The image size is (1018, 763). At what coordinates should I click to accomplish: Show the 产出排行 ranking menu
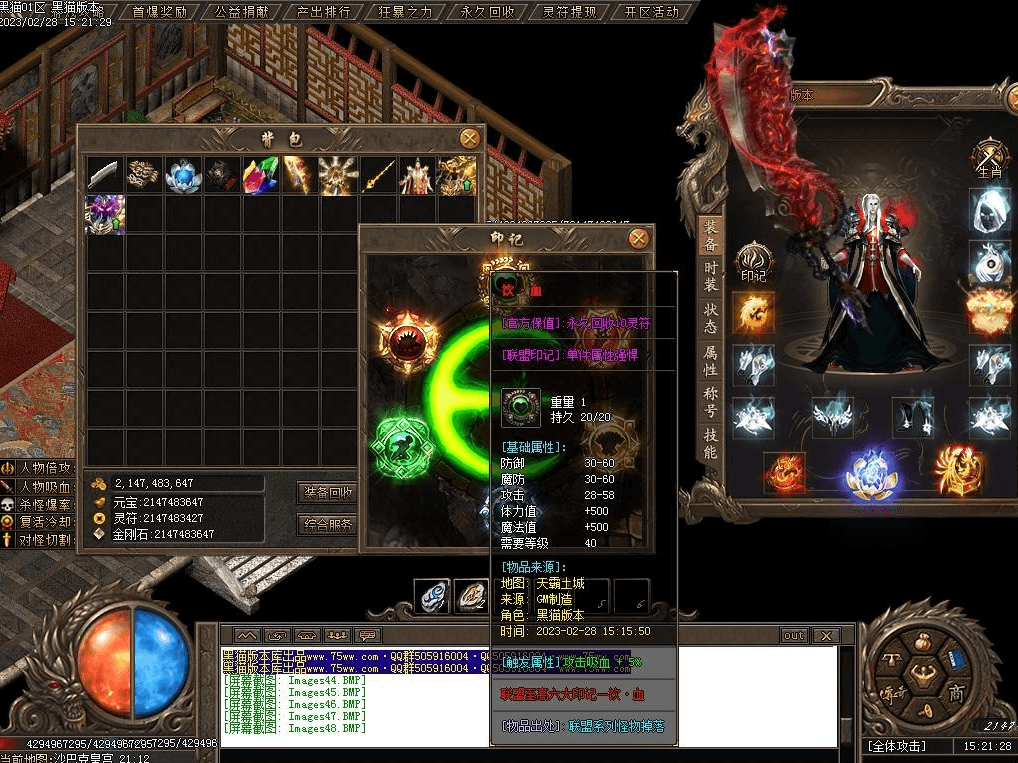pos(323,12)
